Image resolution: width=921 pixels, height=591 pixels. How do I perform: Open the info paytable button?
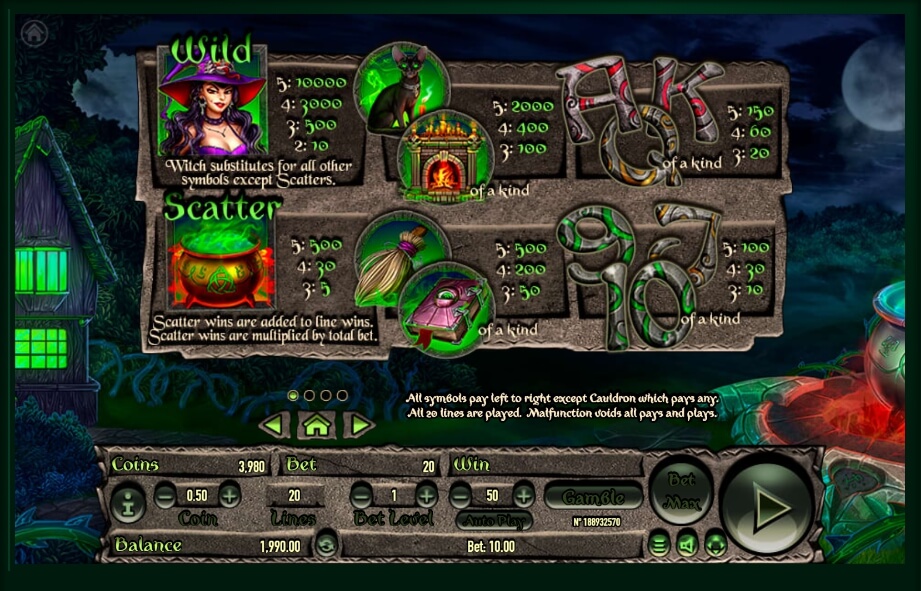tap(127, 503)
